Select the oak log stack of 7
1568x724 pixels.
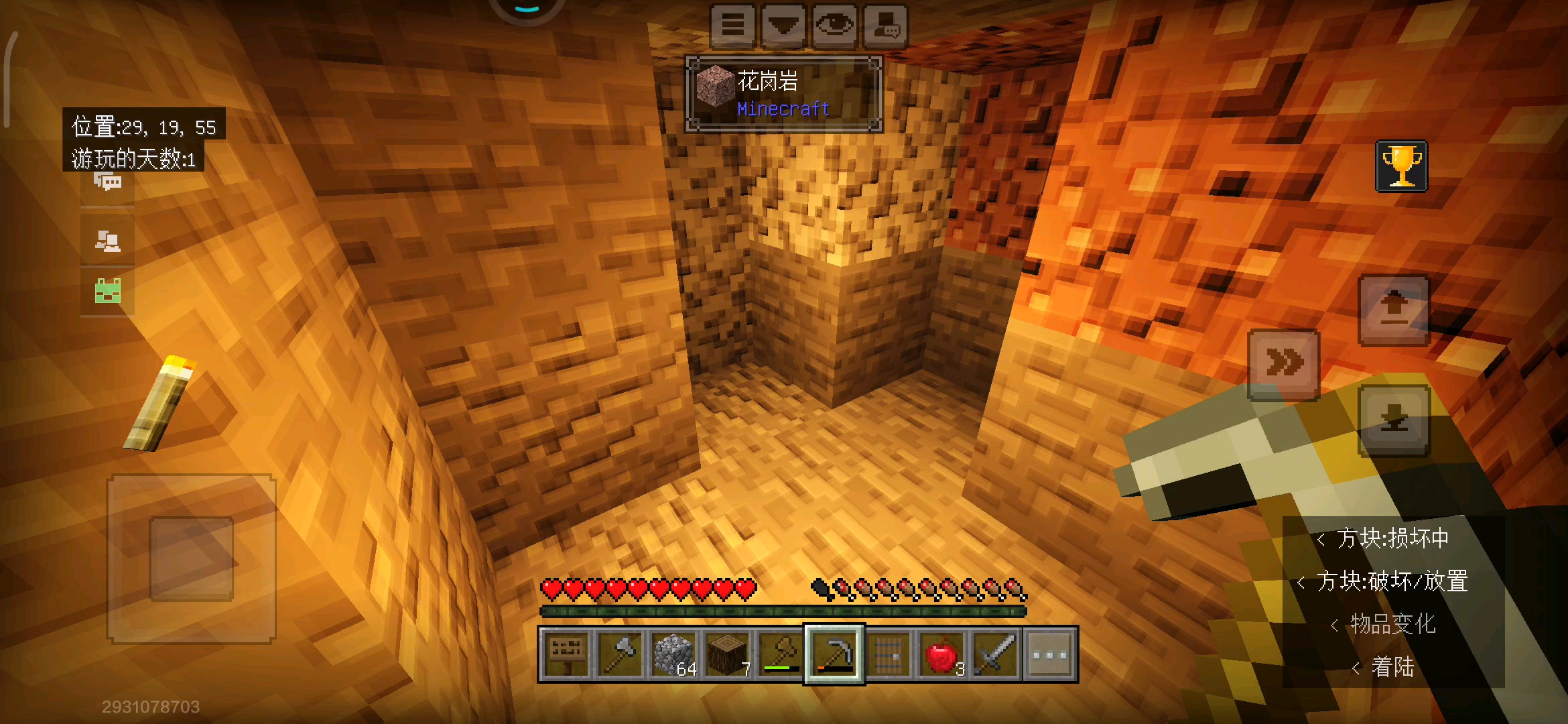click(x=728, y=654)
